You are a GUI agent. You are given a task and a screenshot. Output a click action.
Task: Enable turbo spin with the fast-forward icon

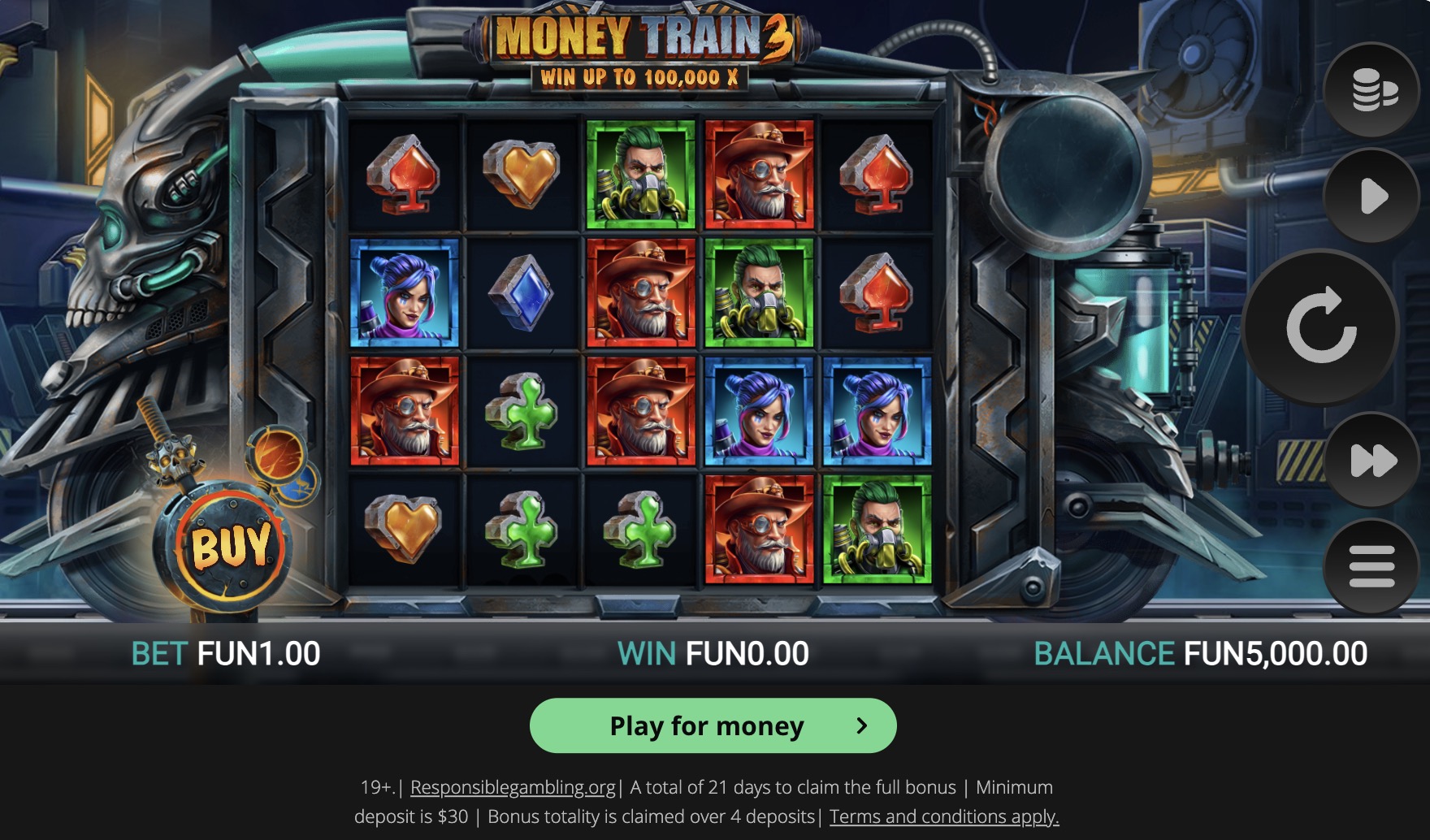(1371, 457)
